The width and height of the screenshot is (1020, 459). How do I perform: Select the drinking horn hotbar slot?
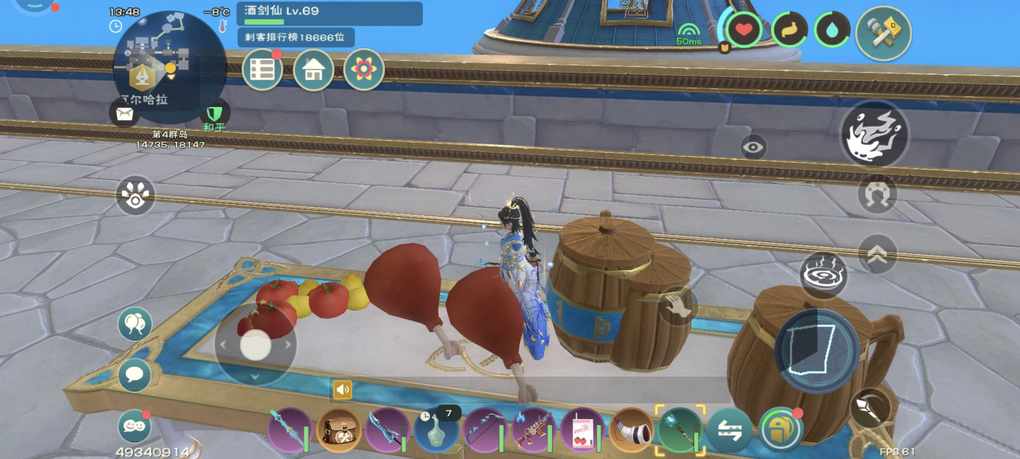point(631,431)
